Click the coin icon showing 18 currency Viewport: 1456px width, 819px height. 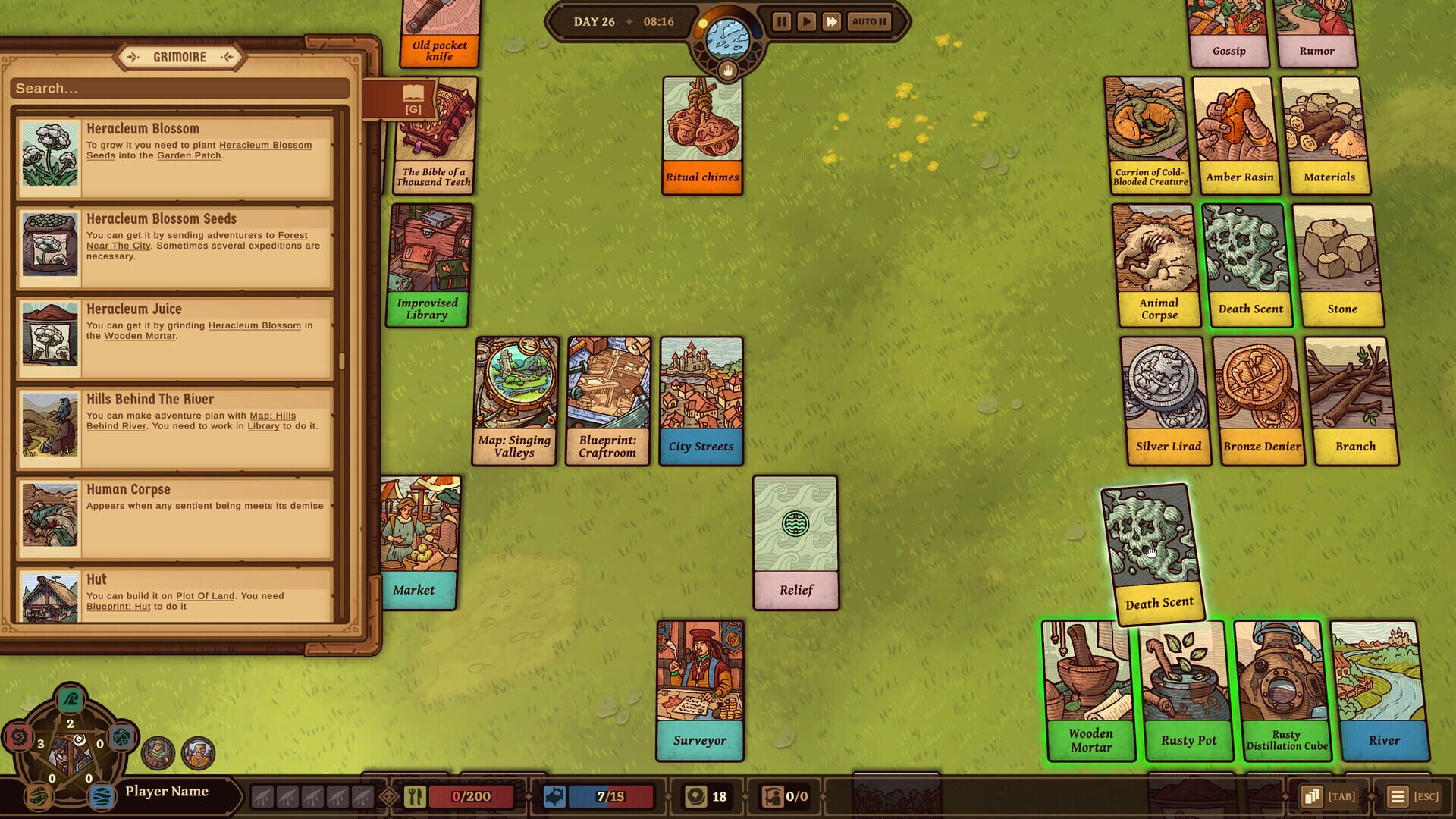tap(697, 796)
